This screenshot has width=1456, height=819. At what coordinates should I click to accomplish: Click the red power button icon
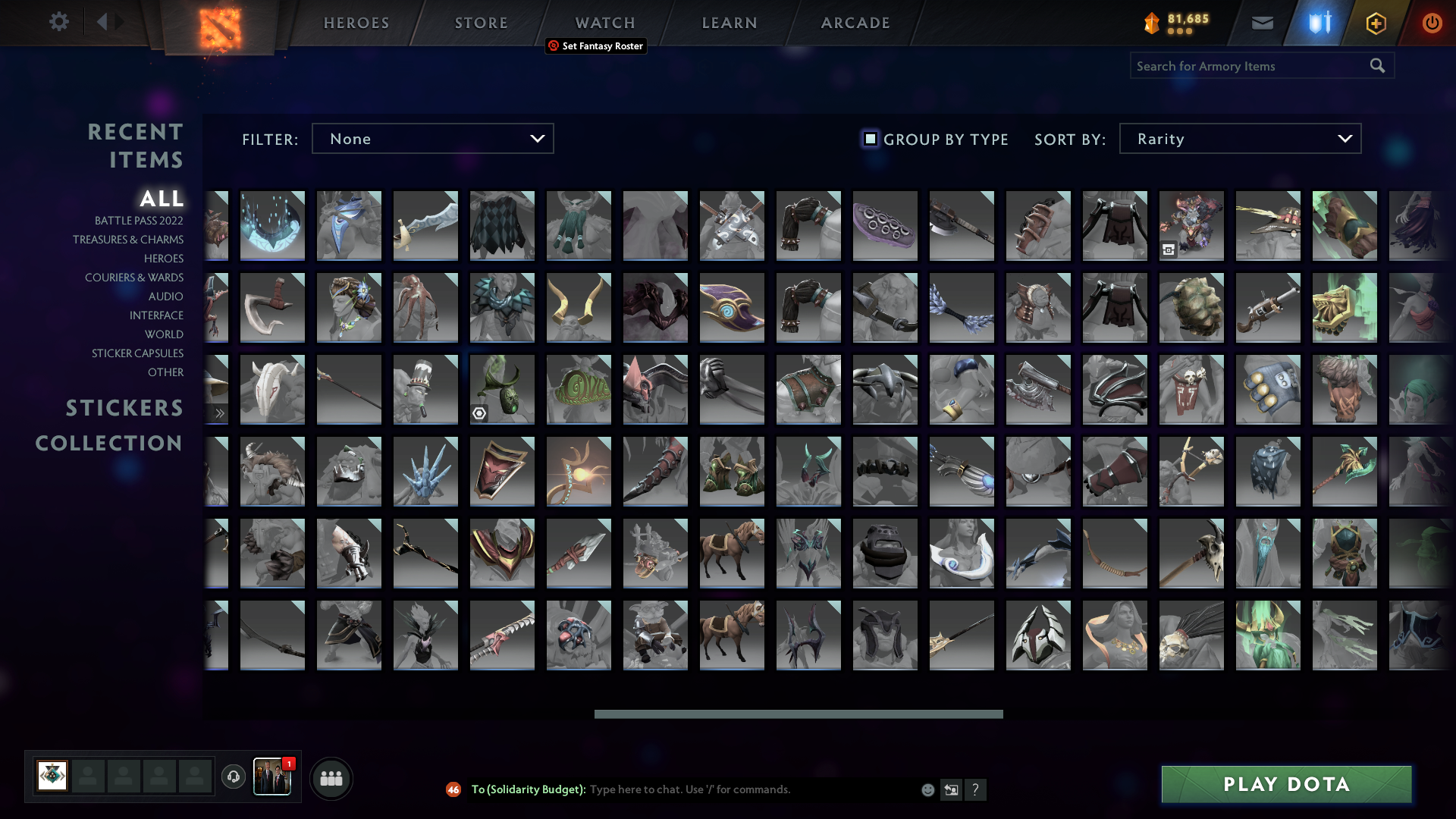[x=1432, y=23]
